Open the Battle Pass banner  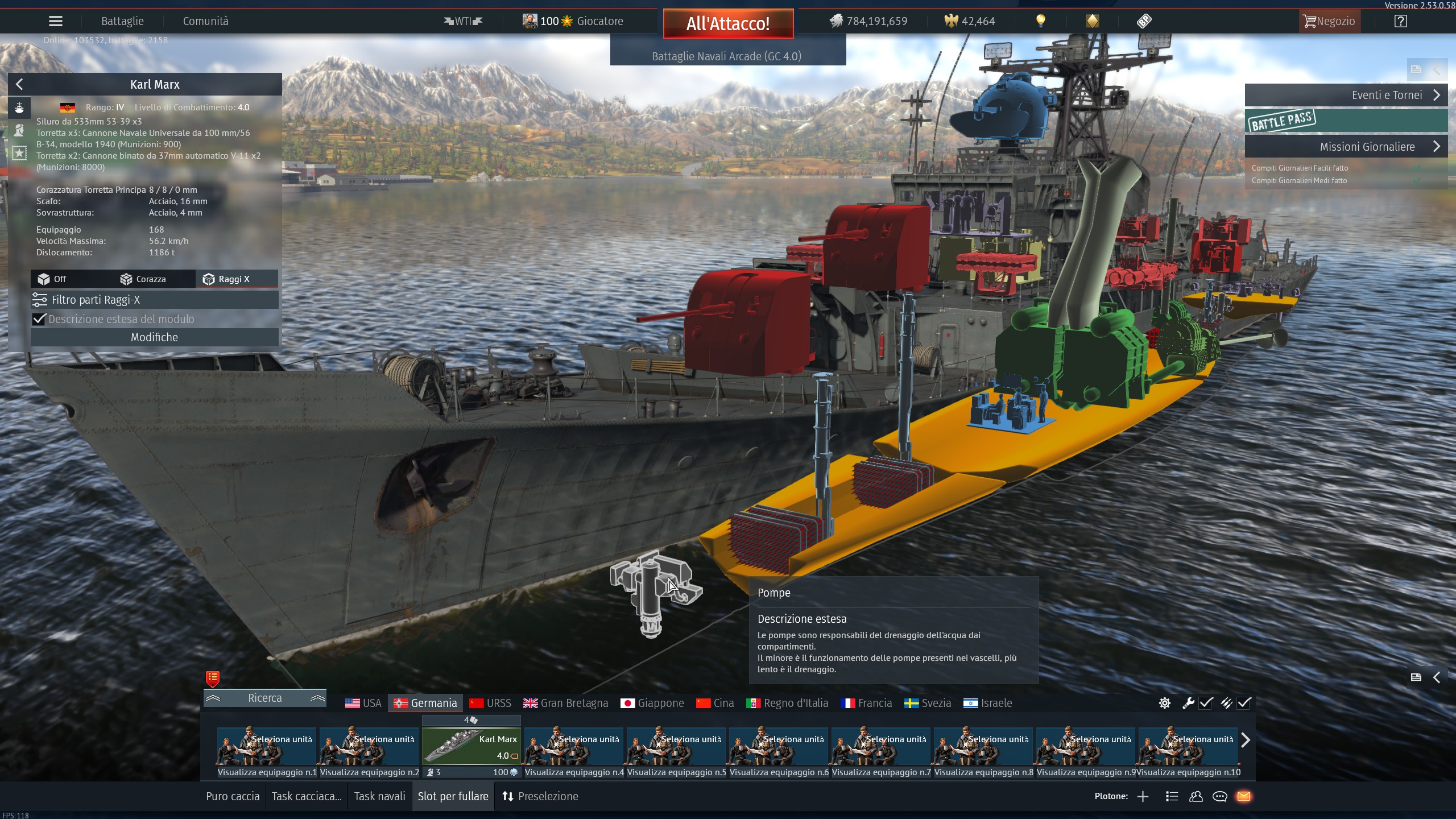pyautogui.click(x=1346, y=121)
